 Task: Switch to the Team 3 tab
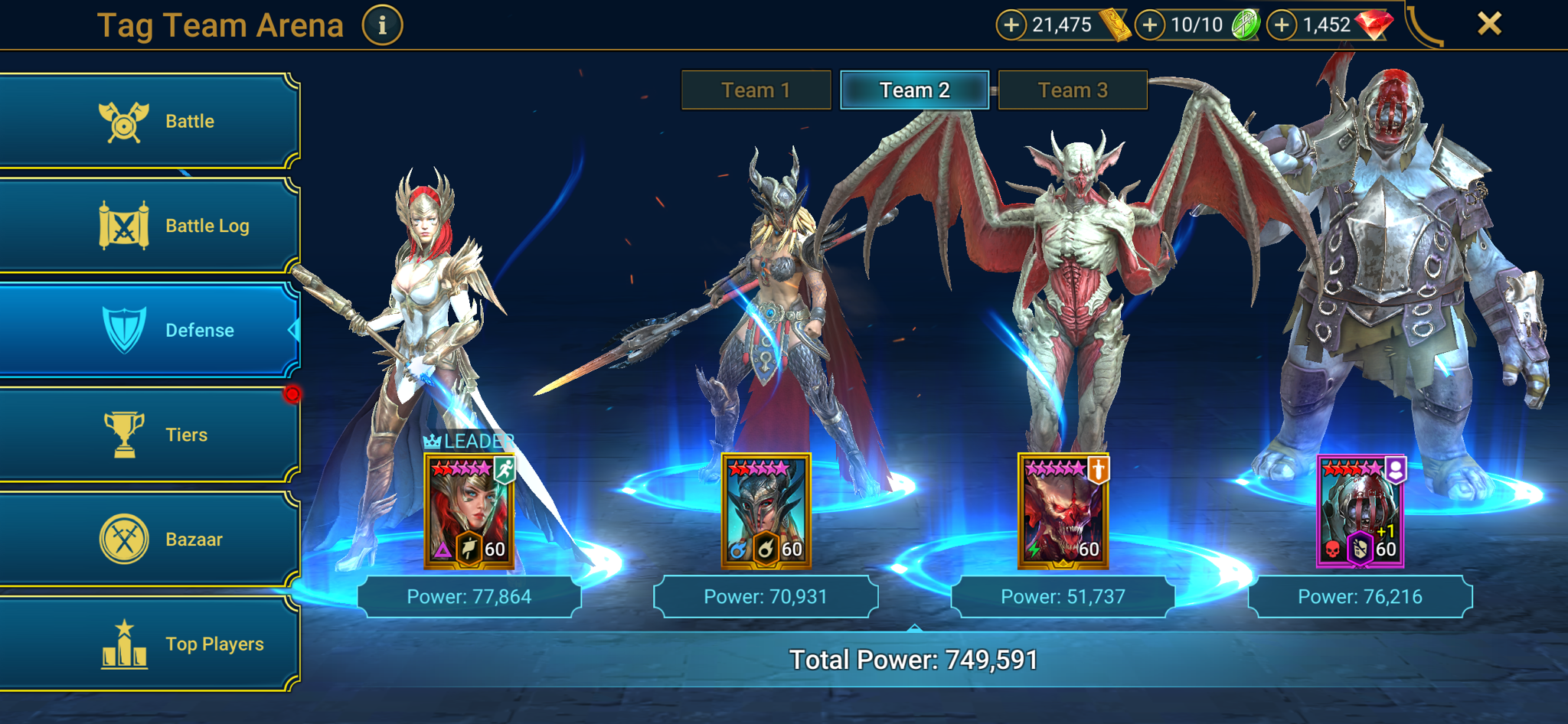point(1071,90)
